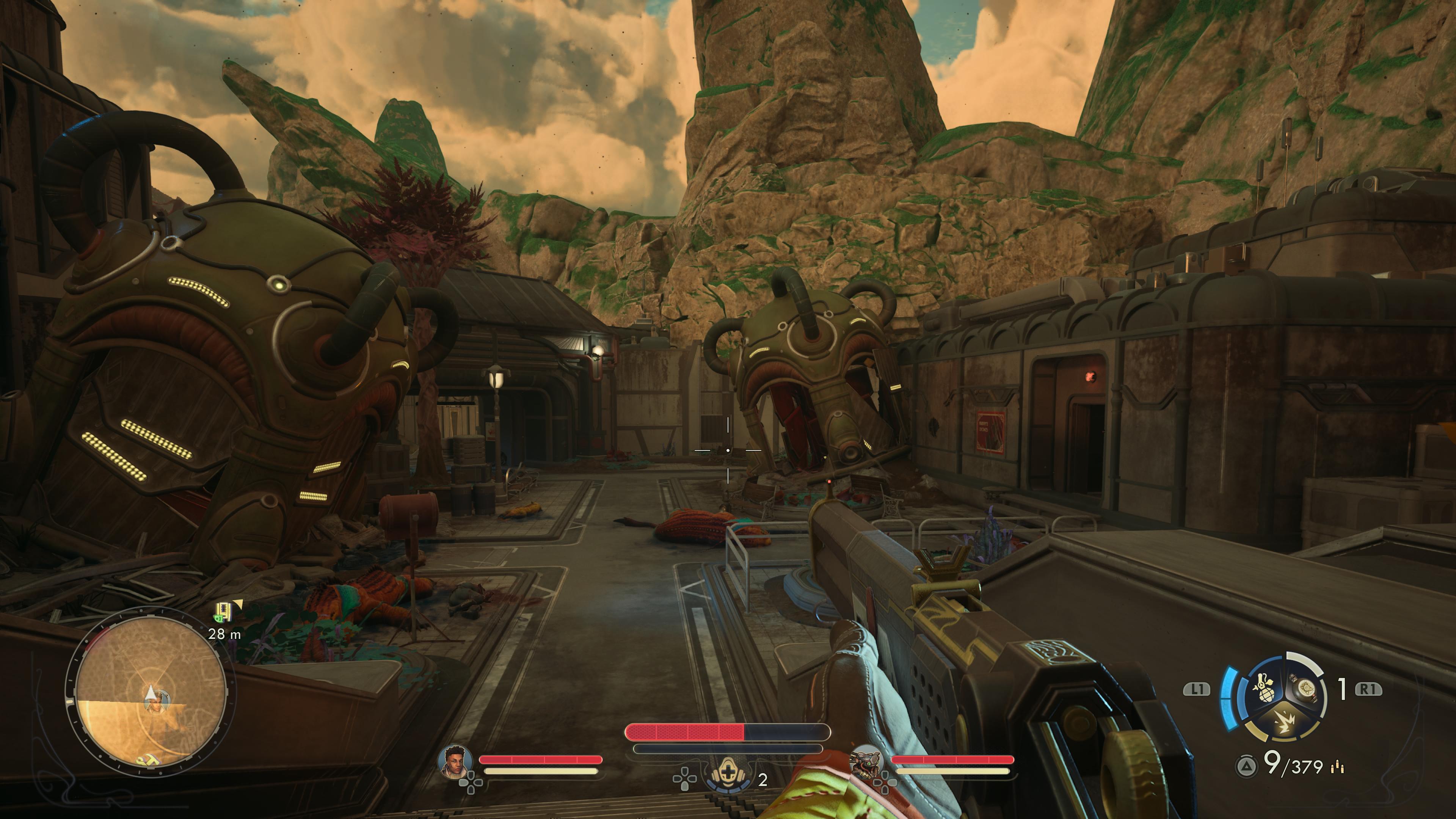The height and width of the screenshot is (819, 1456).
Task: Open the circular minimap
Action: 150,693
